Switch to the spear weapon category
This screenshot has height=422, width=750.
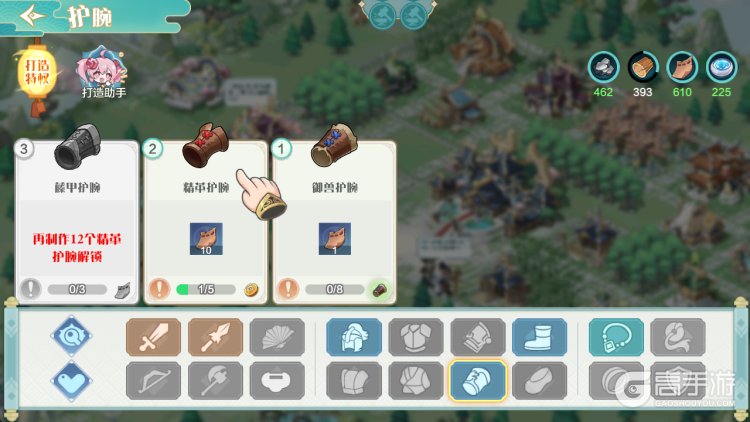pos(215,337)
